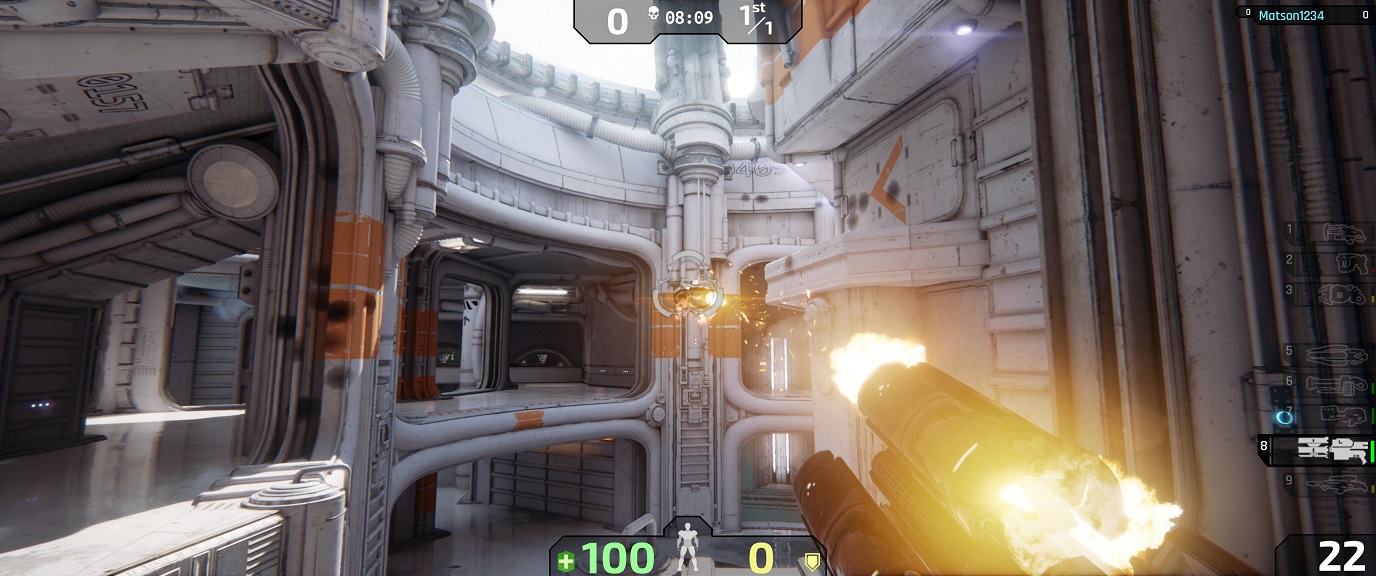Click the highlighted weapon in slot 8
The image size is (1376, 576).
(1330, 450)
